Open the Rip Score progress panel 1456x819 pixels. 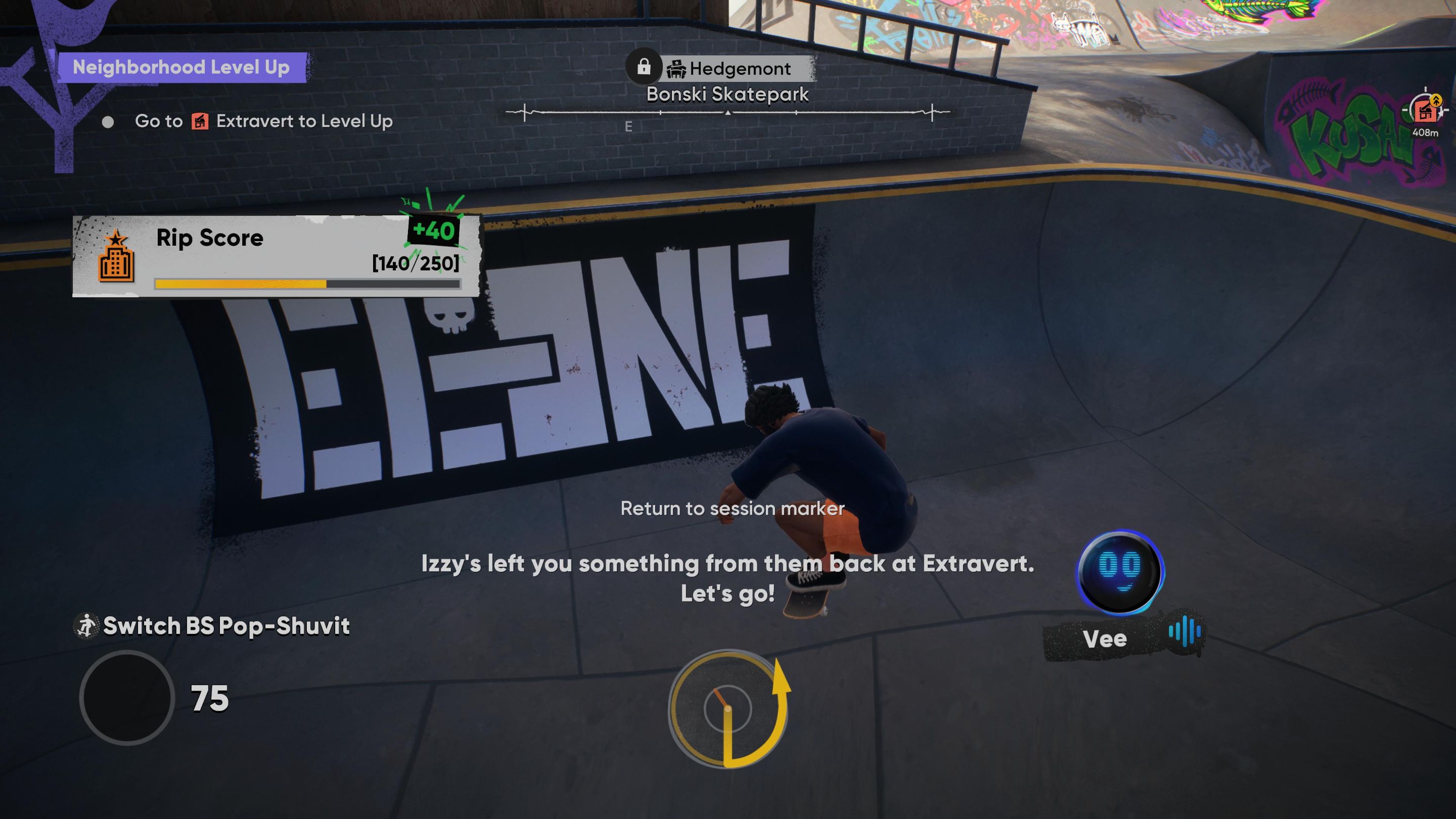(x=277, y=256)
